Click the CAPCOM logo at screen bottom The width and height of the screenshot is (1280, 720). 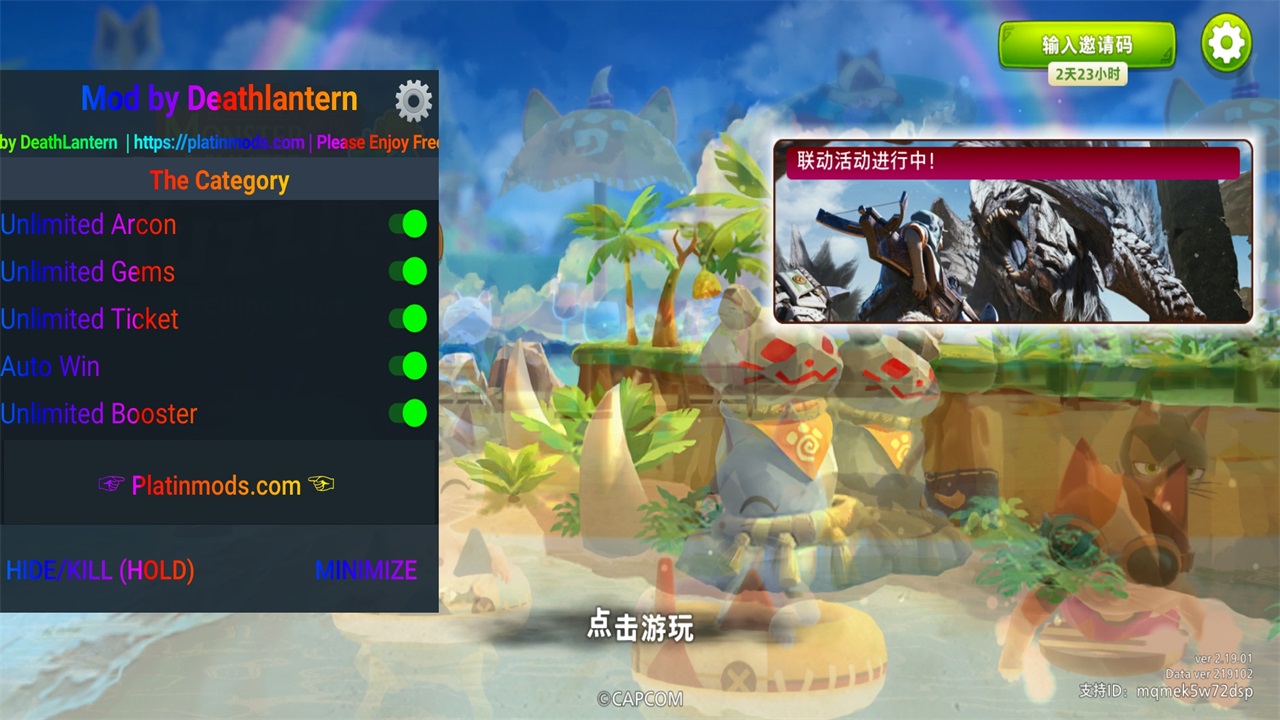click(641, 699)
